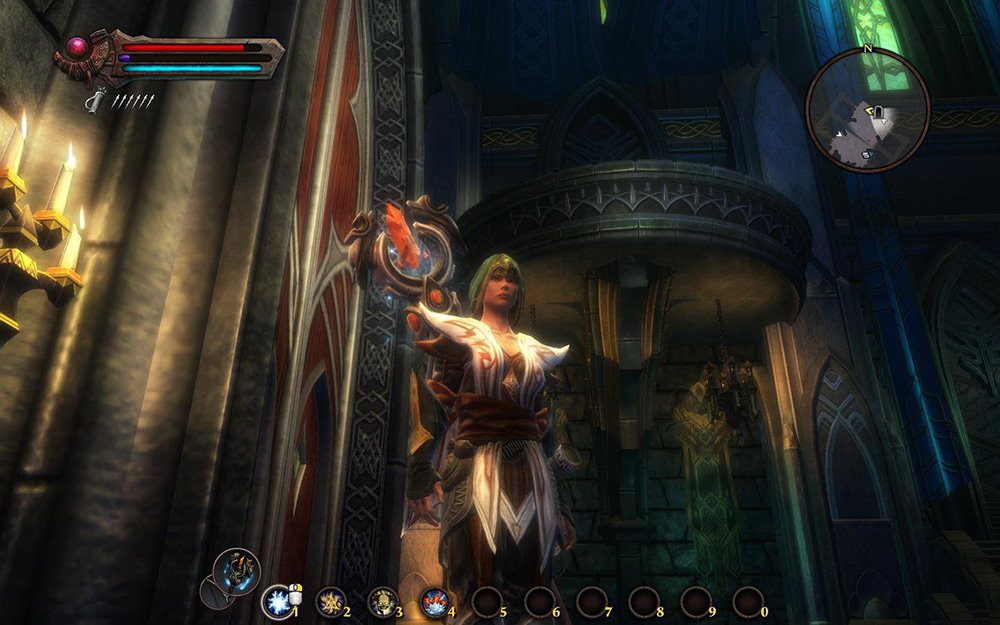Select the equipped staff weapon icon

pos(238,570)
